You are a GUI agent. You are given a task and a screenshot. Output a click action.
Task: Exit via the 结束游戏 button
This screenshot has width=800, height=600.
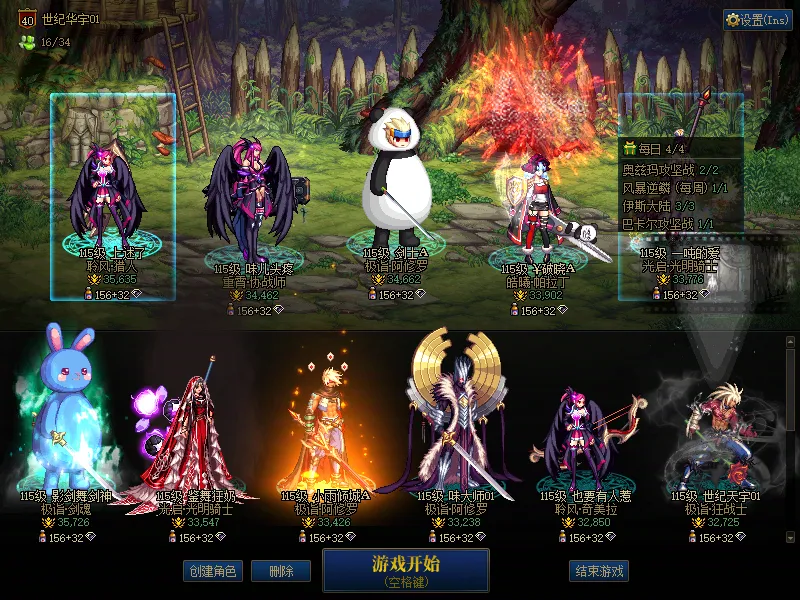coord(599,571)
